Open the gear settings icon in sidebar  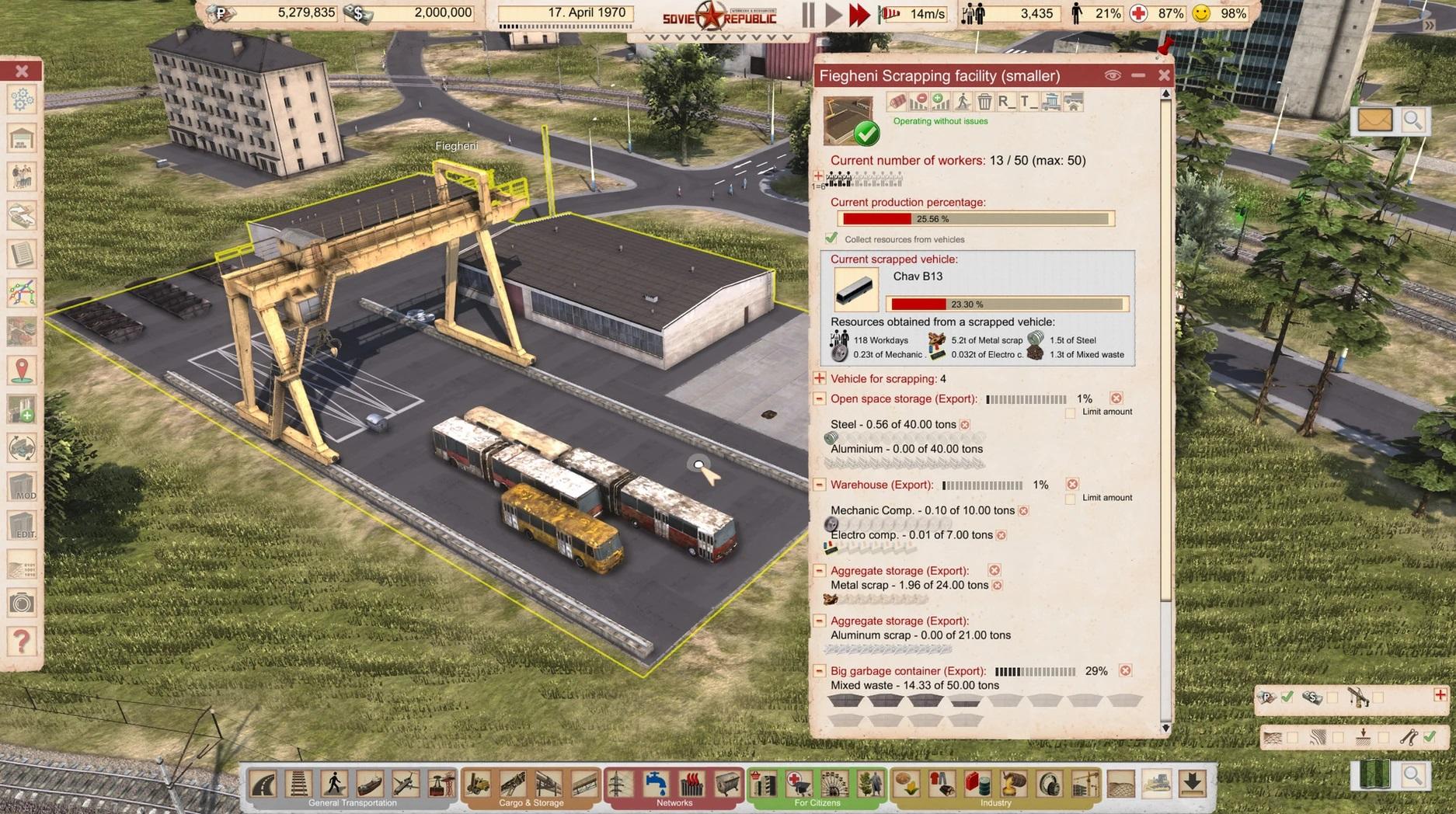[x=22, y=99]
